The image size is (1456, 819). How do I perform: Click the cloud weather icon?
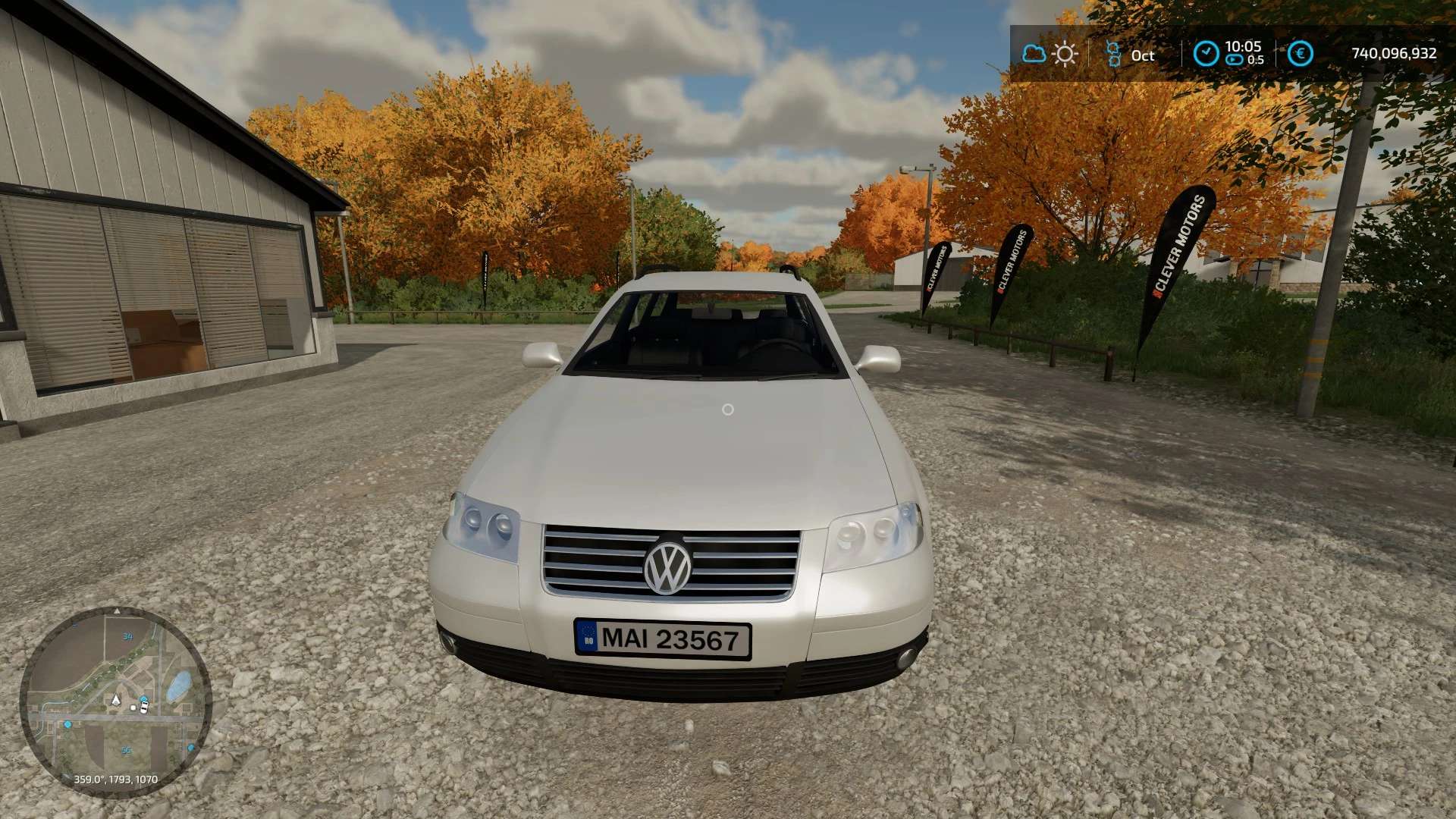1034,54
